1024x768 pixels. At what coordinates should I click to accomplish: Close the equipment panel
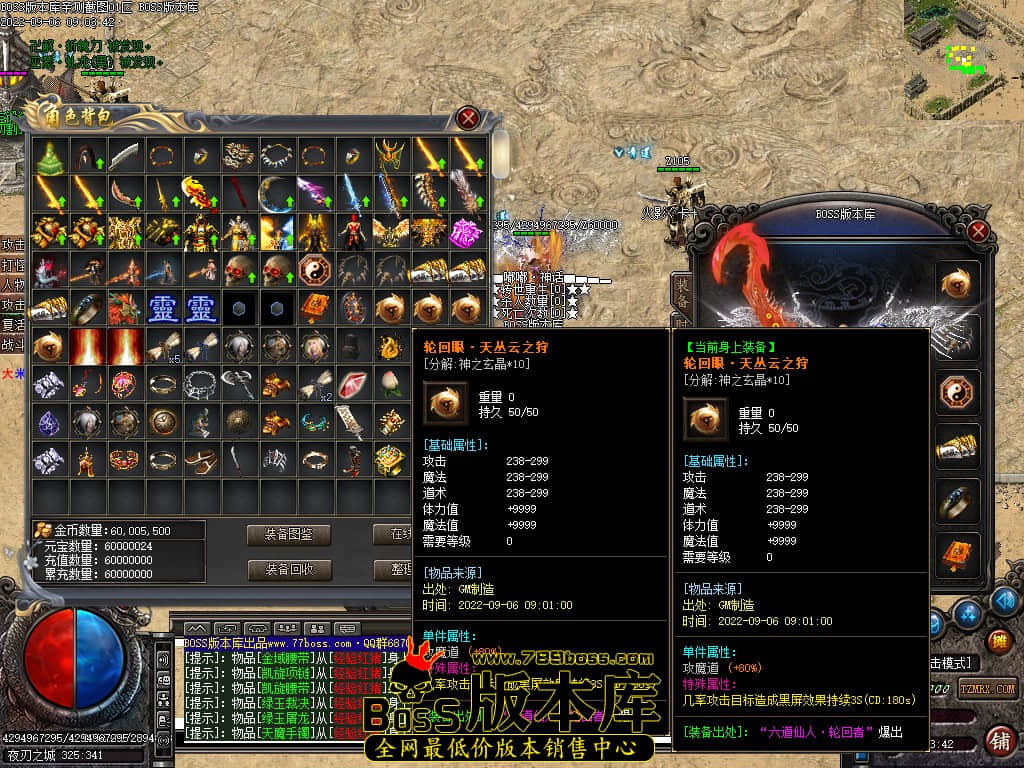click(978, 231)
